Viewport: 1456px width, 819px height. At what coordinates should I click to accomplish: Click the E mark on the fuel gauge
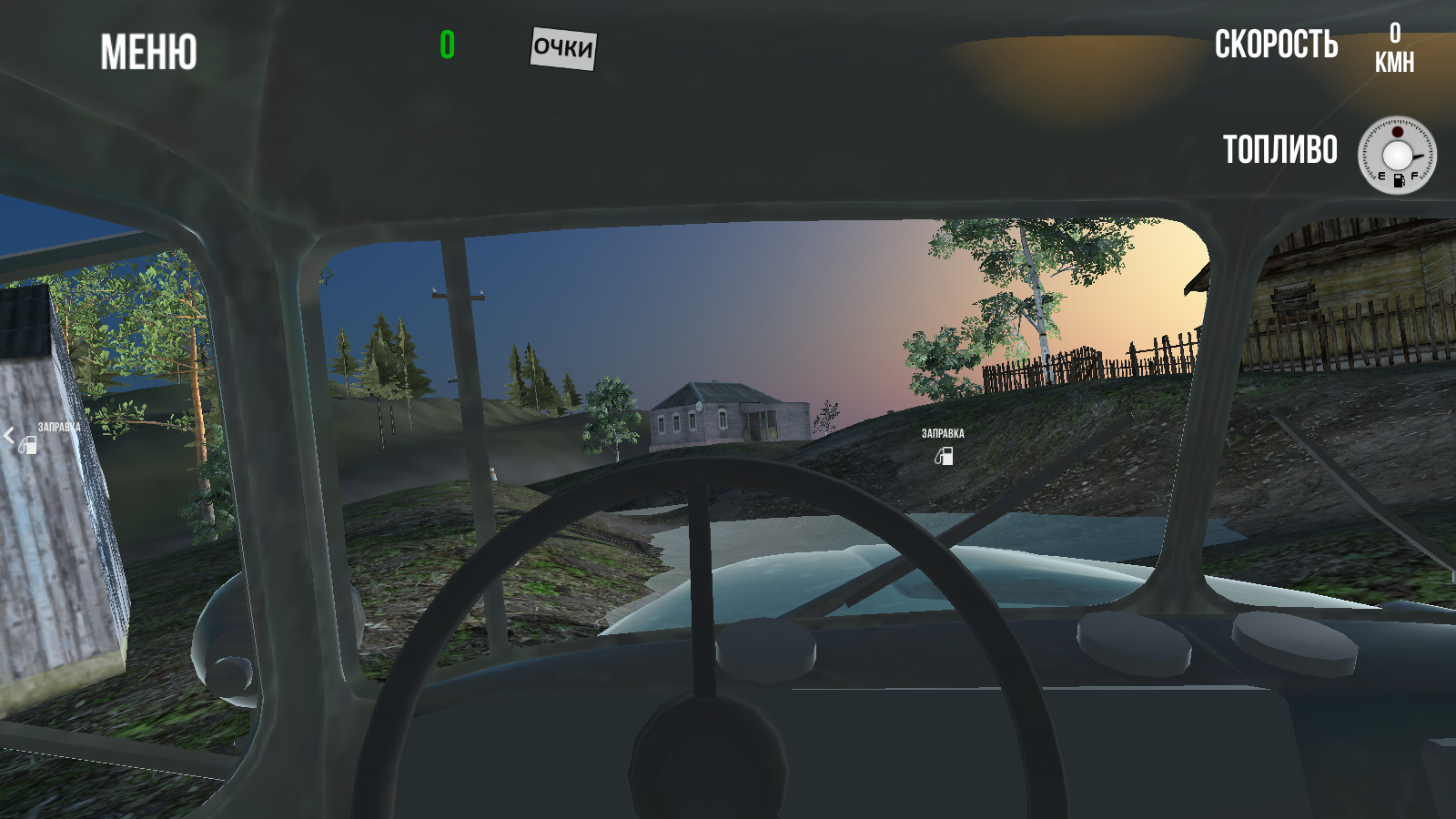[x=1382, y=176]
